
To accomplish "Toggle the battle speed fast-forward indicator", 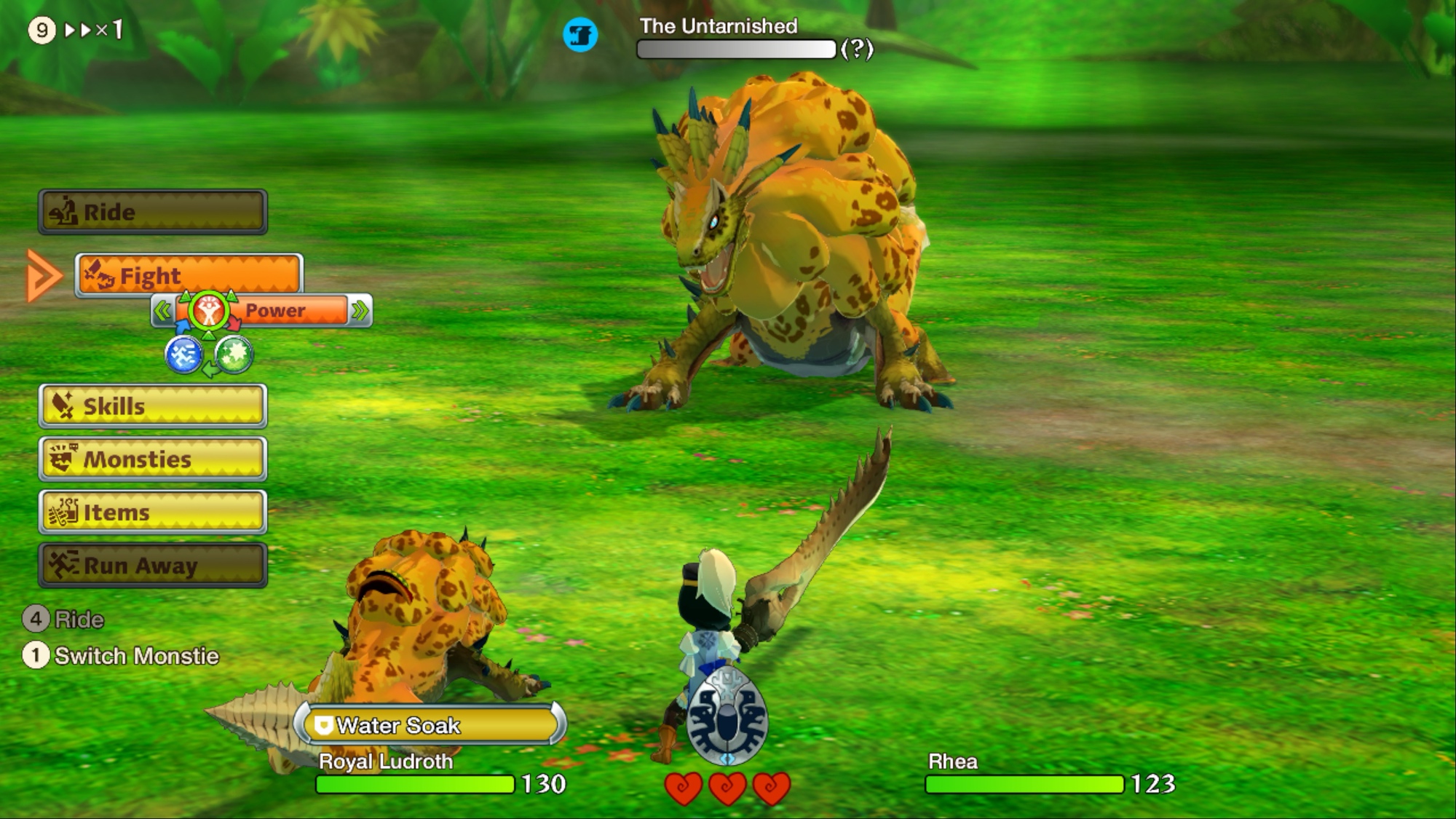I will coord(93,30).
